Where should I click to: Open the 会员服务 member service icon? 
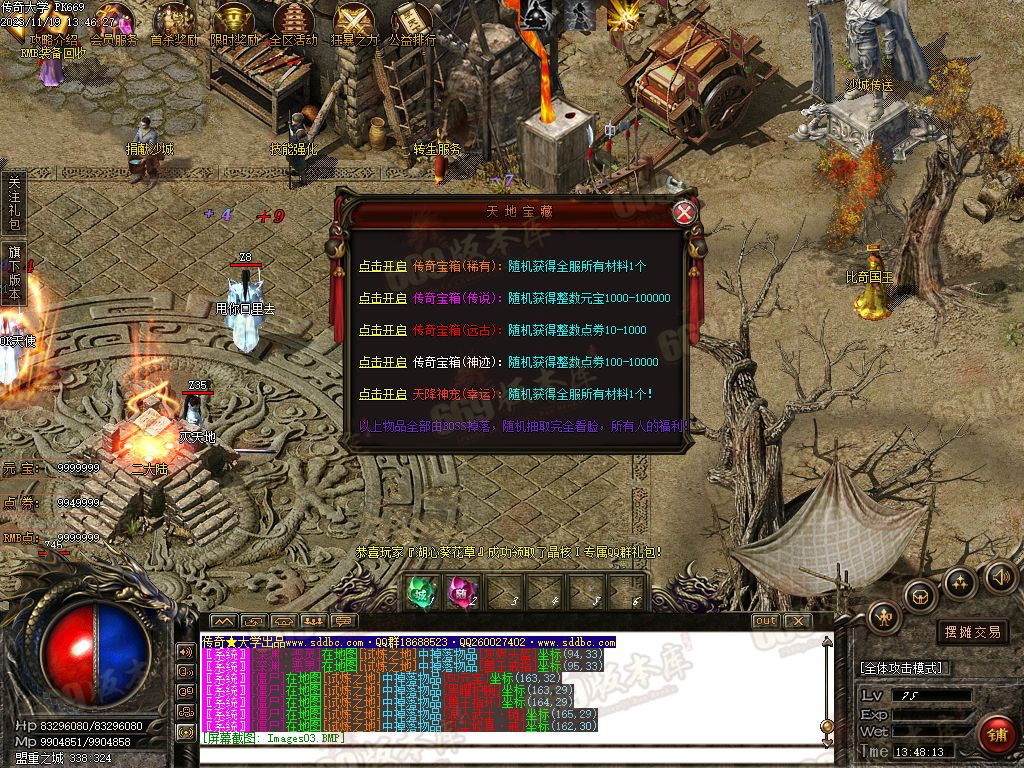(x=114, y=24)
